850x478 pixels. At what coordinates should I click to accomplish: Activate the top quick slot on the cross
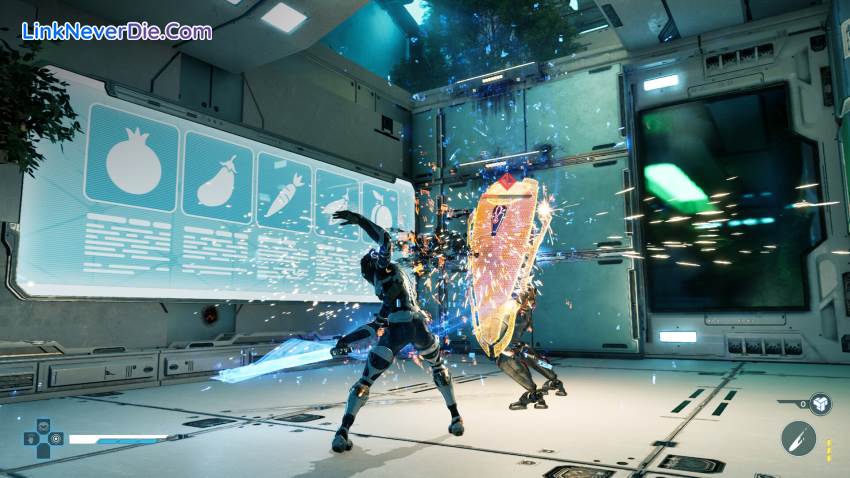(x=43, y=425)
